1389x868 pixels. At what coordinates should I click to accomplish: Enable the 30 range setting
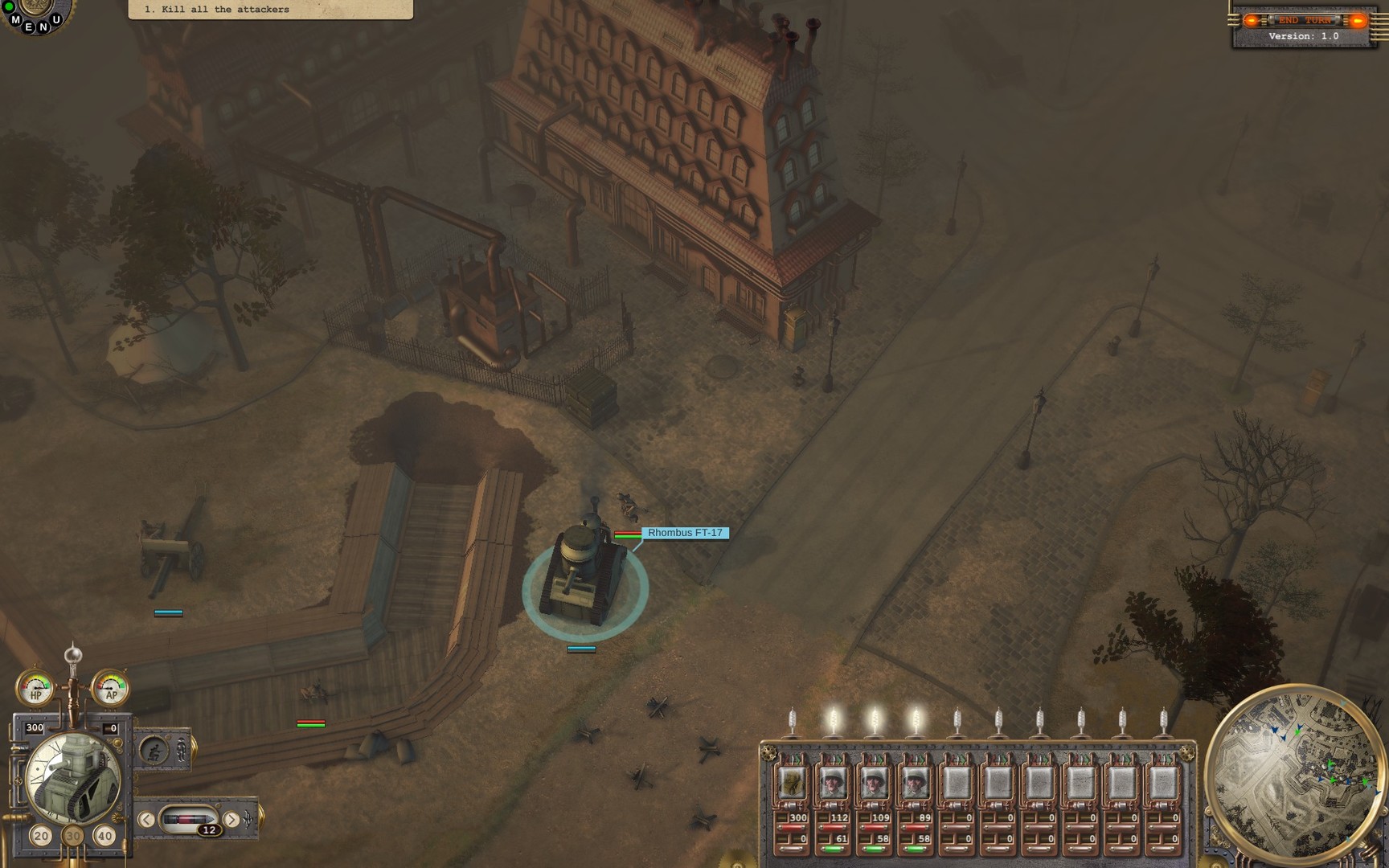[x=73, y=836]
